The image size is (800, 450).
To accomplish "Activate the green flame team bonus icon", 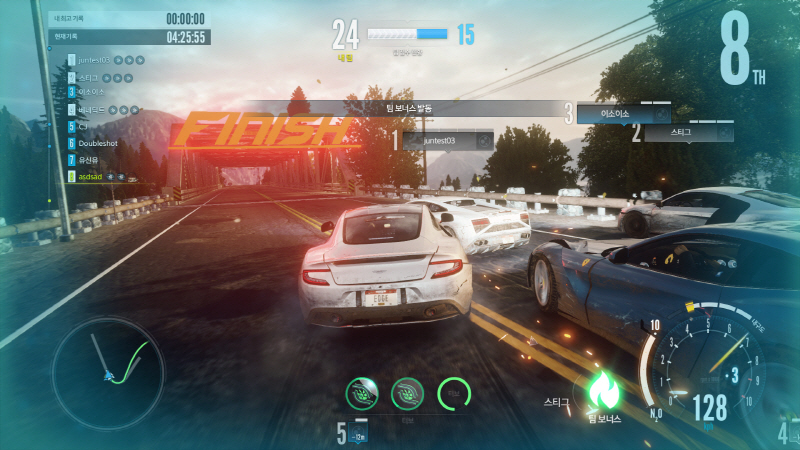I will [606, 389].
